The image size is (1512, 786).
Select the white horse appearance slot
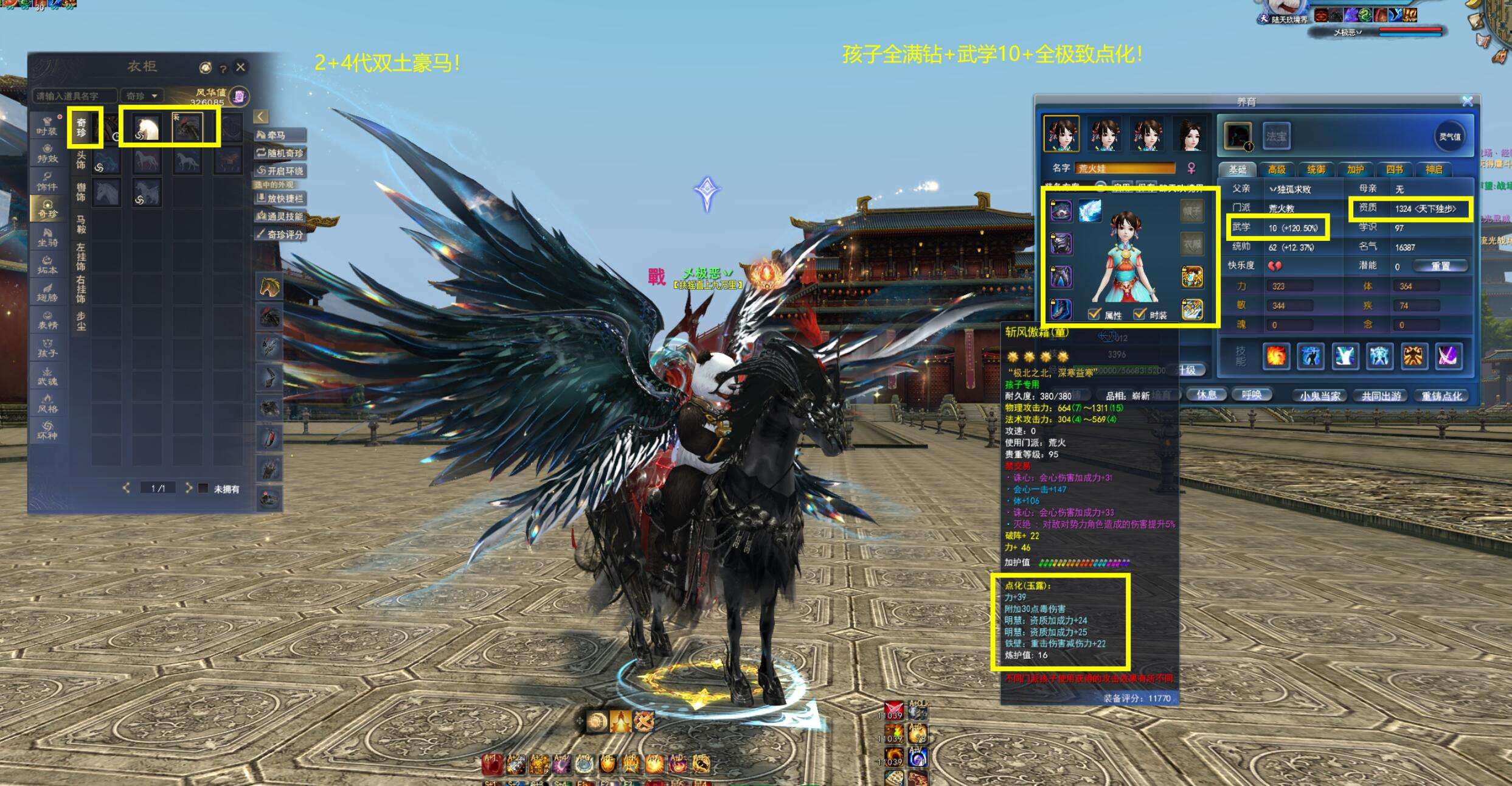pos(147,128)
